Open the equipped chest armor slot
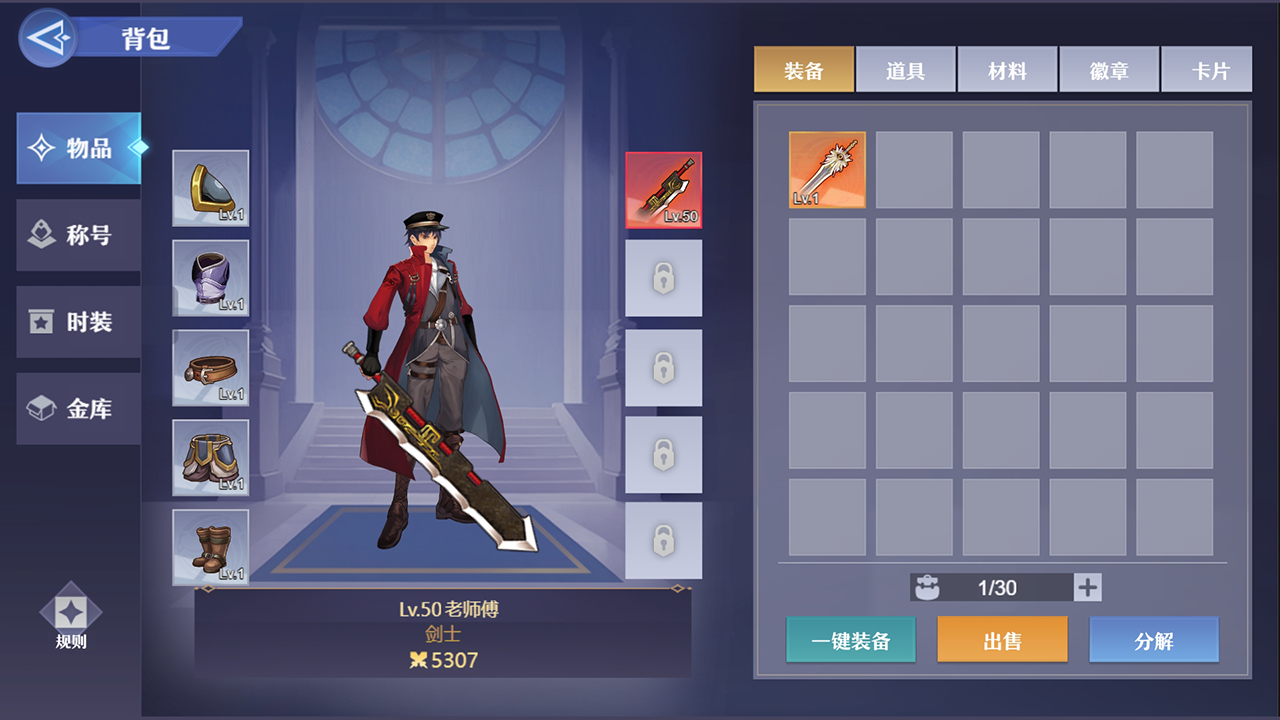The width and height of the screenshot is (1280, 720). [x=210, y=278]
